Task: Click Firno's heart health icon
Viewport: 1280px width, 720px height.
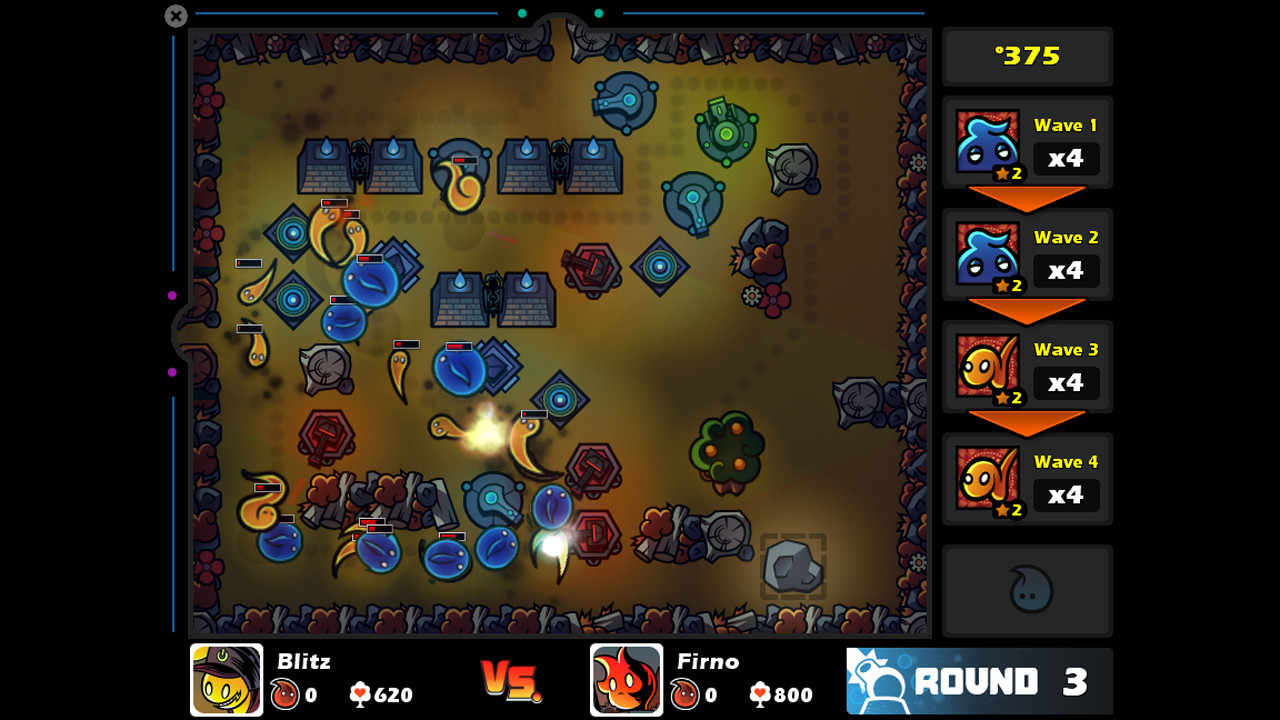Action: [761, 695]
